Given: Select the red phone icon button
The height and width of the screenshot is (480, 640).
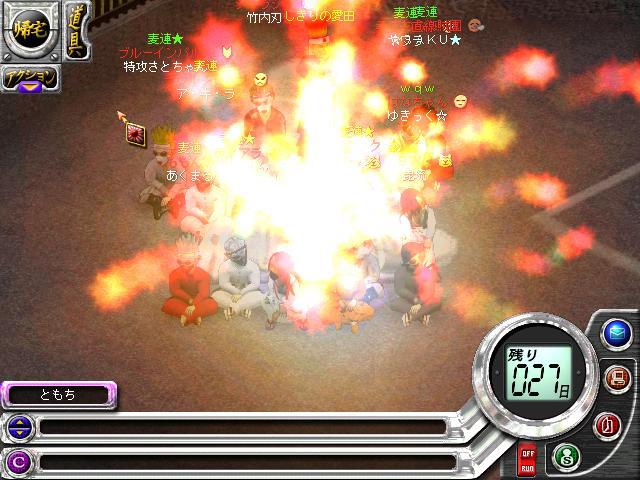Looking at the screenshot, I should (x=607, y=425).
